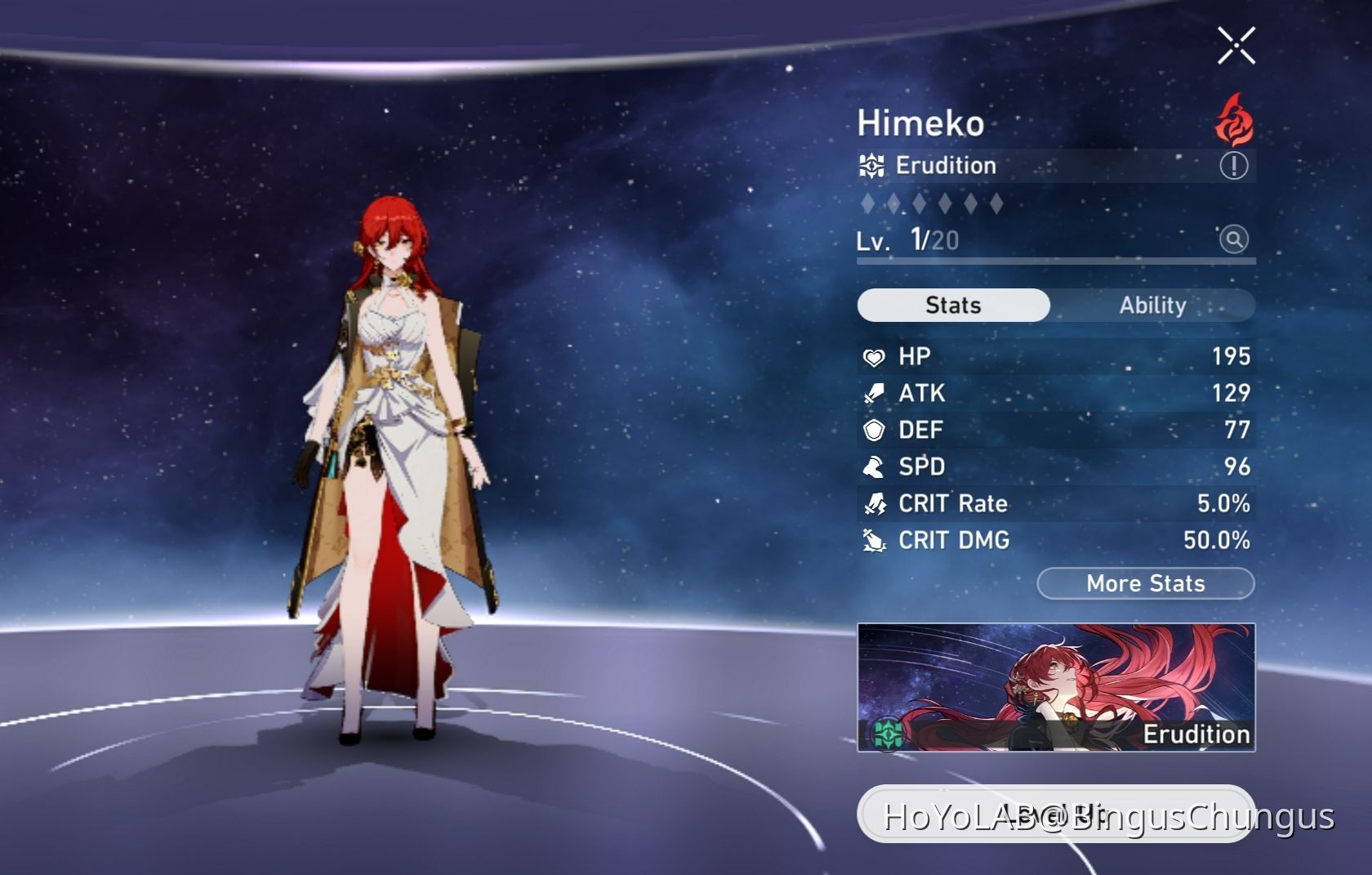This screenshot has width=1372, height=875.
Task: Click the DEF shield icon
Action: click(x=874, y=431)
